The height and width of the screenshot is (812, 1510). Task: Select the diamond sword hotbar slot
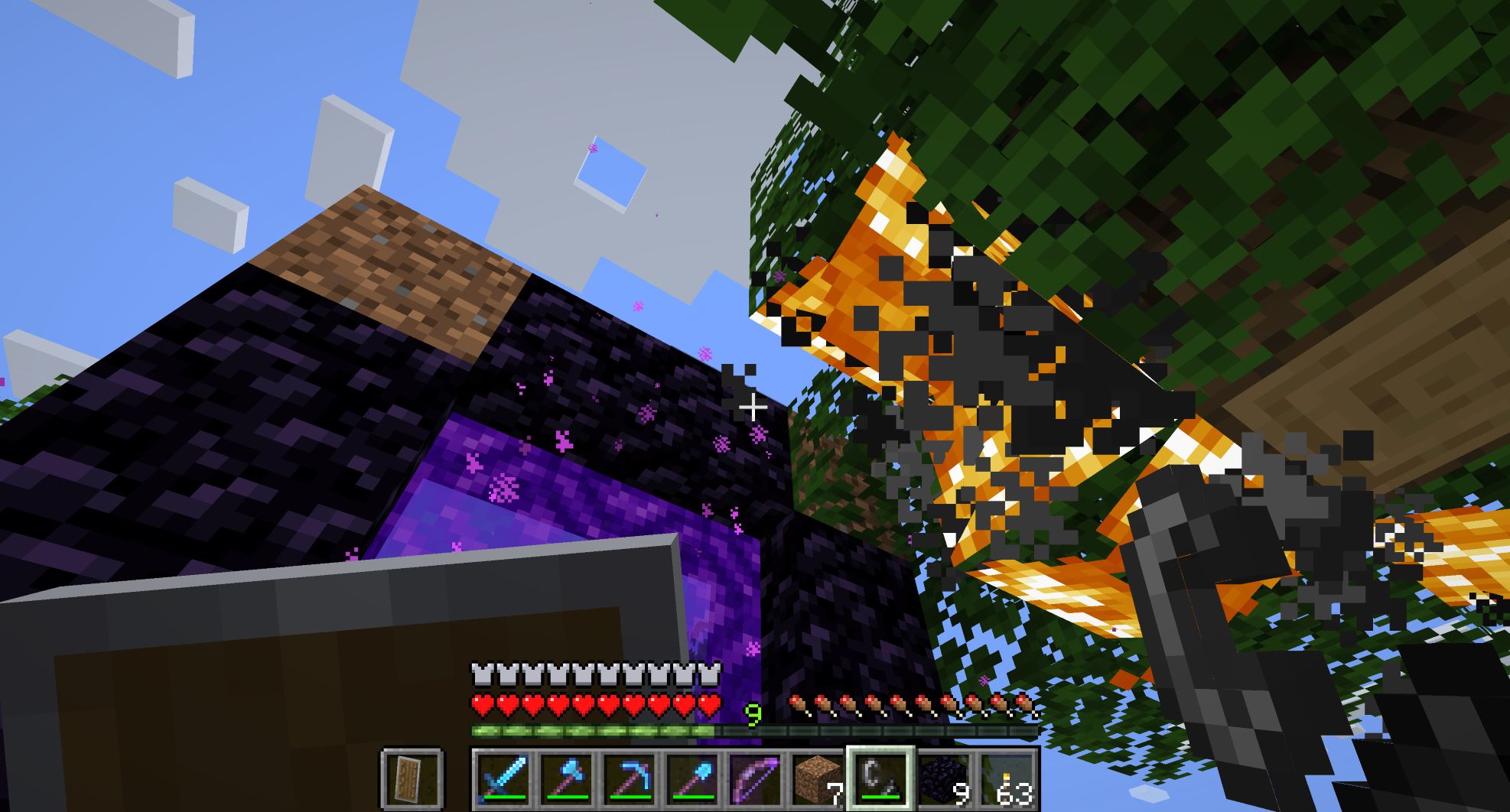coord(503,778)
